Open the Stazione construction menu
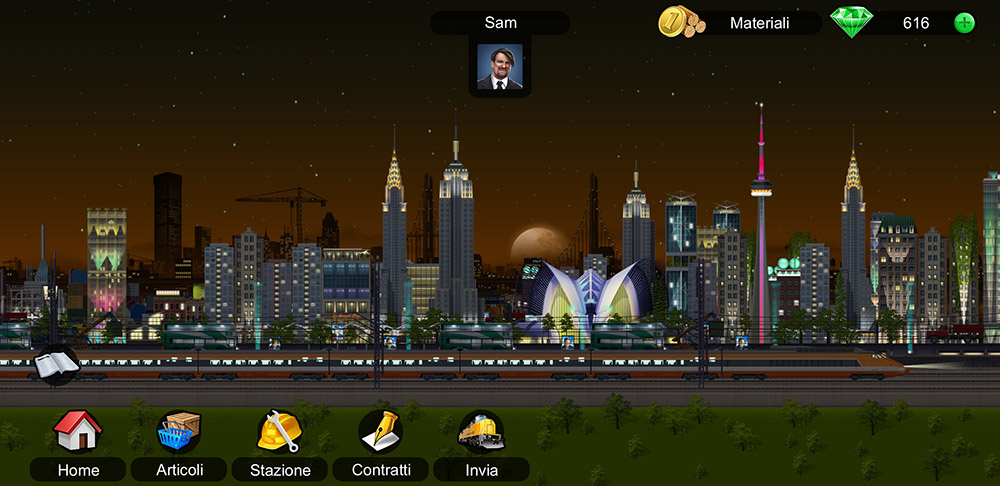The width and height of the screenshot is (1000, 486). (x=279, y=432)
